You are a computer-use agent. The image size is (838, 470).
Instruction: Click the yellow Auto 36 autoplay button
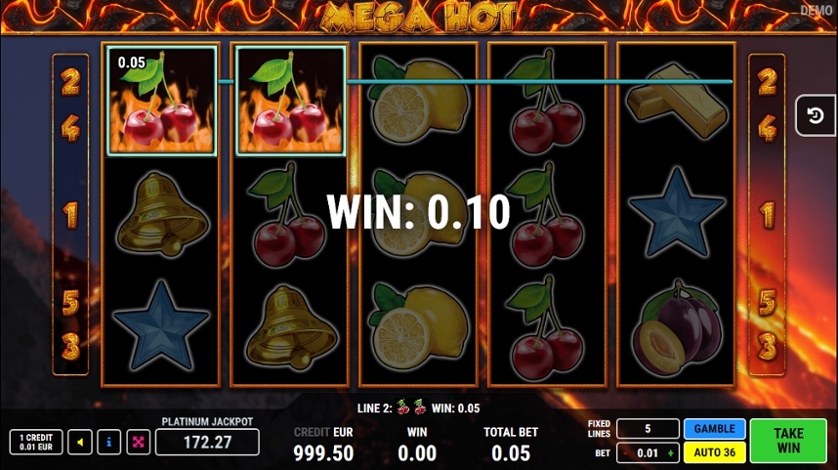click(714, 451)
